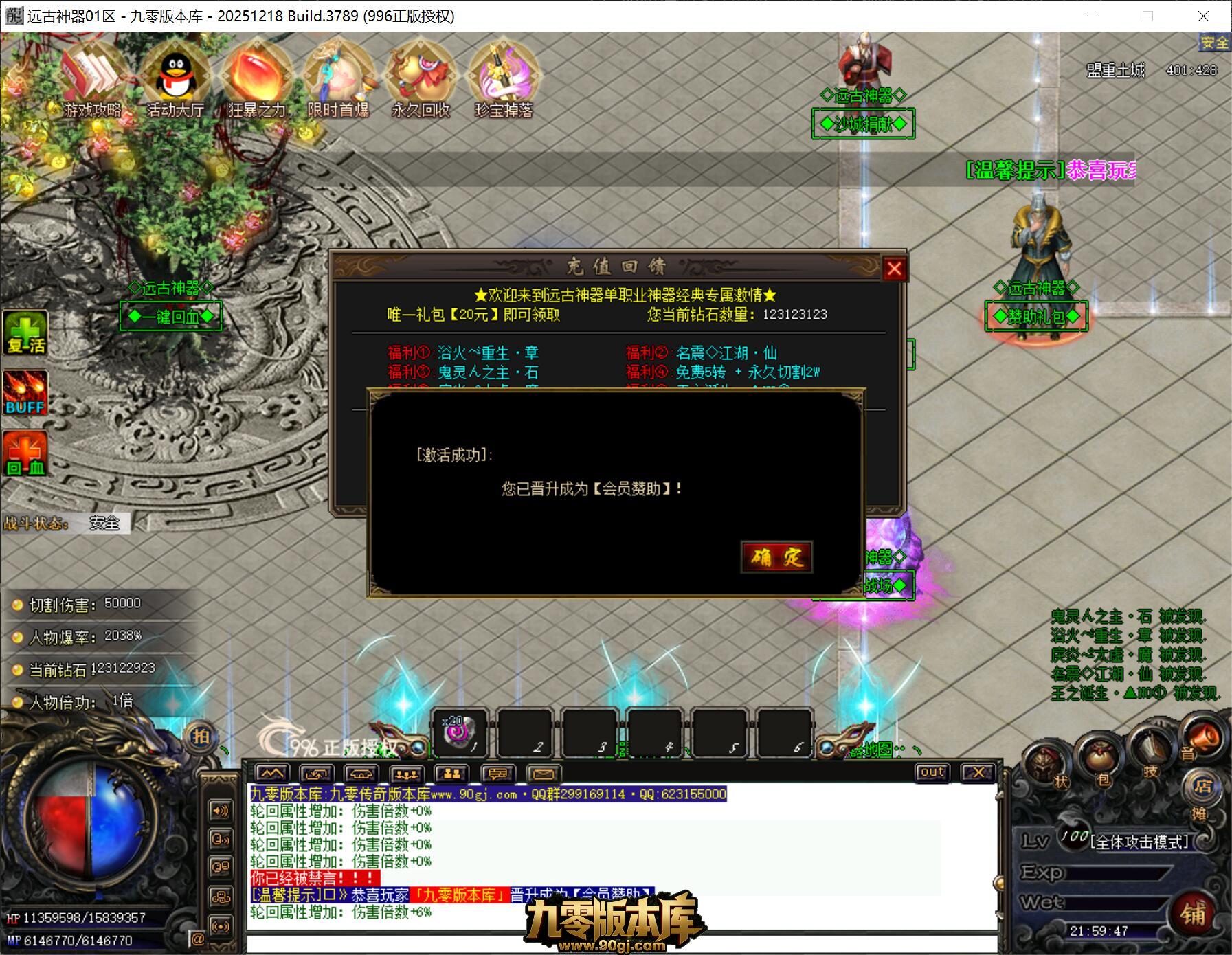
Task: Open the 拍 auction round button
Action: point(200,737)
